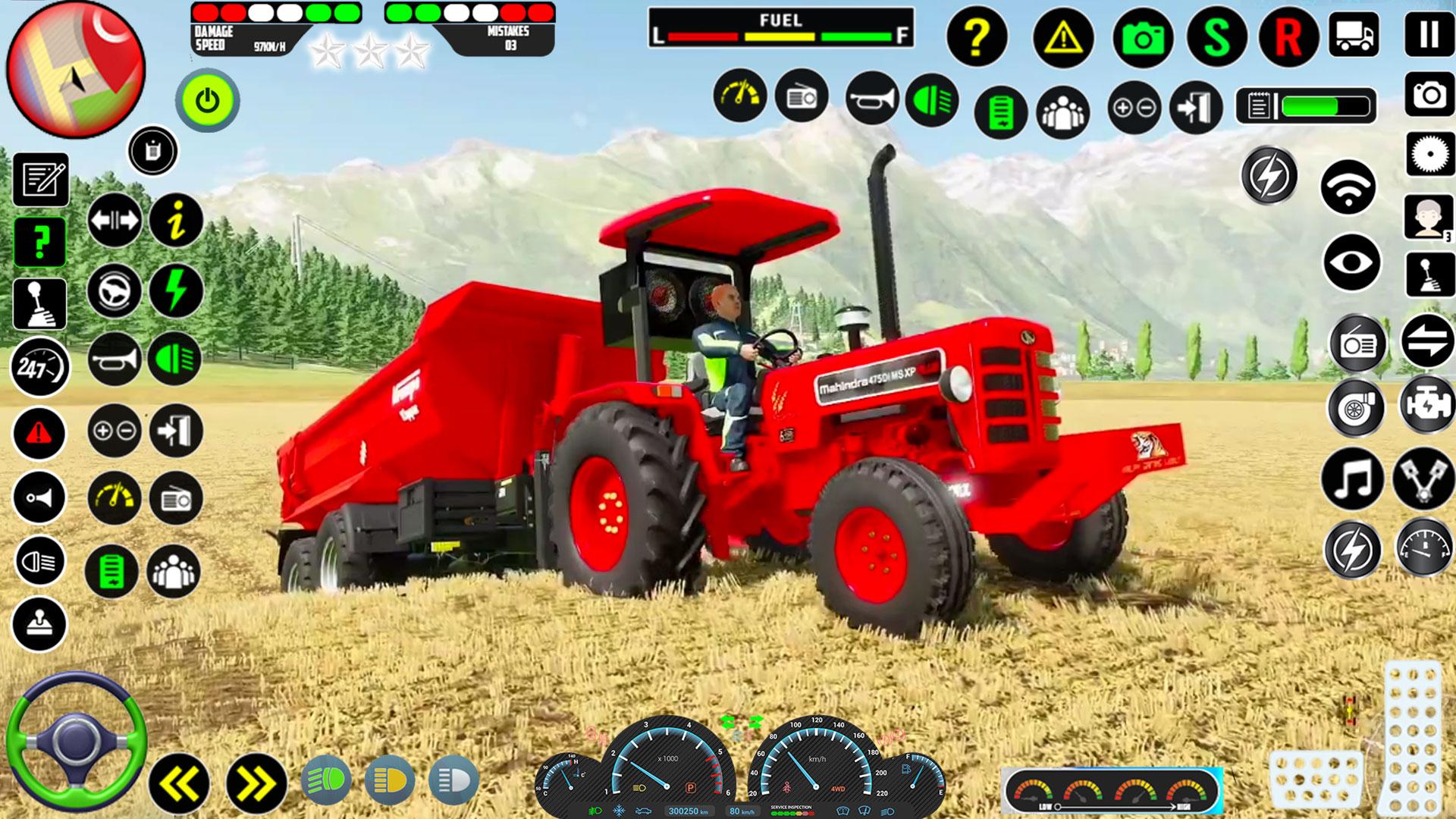1456x819 pixels.
Task: Tap the yellow warning triangle hazard icon
Action: tap(1063, 36)
